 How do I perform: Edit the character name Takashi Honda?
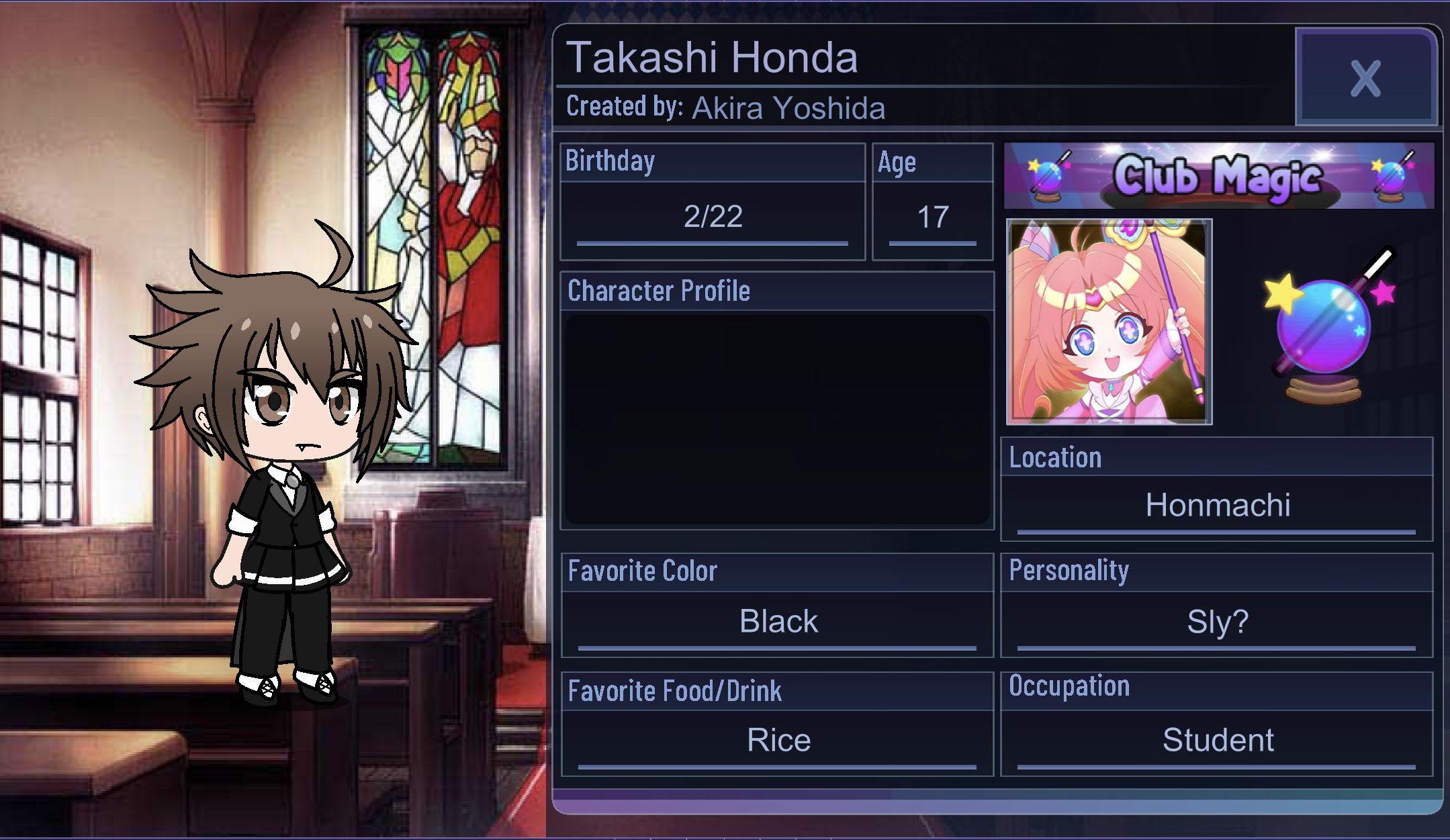[x=712, y=58]
